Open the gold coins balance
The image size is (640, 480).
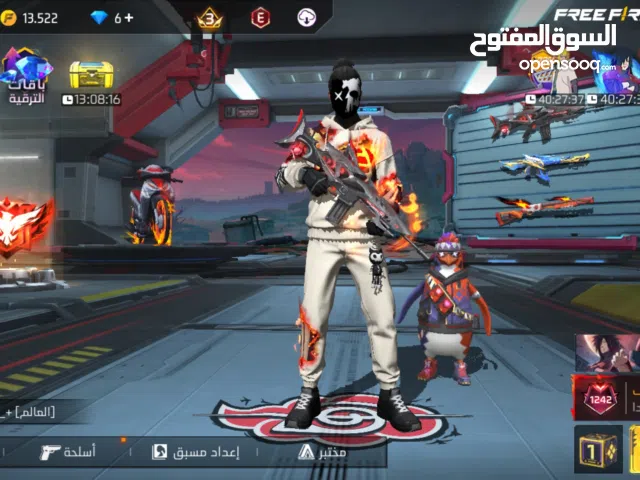(30, 18)
